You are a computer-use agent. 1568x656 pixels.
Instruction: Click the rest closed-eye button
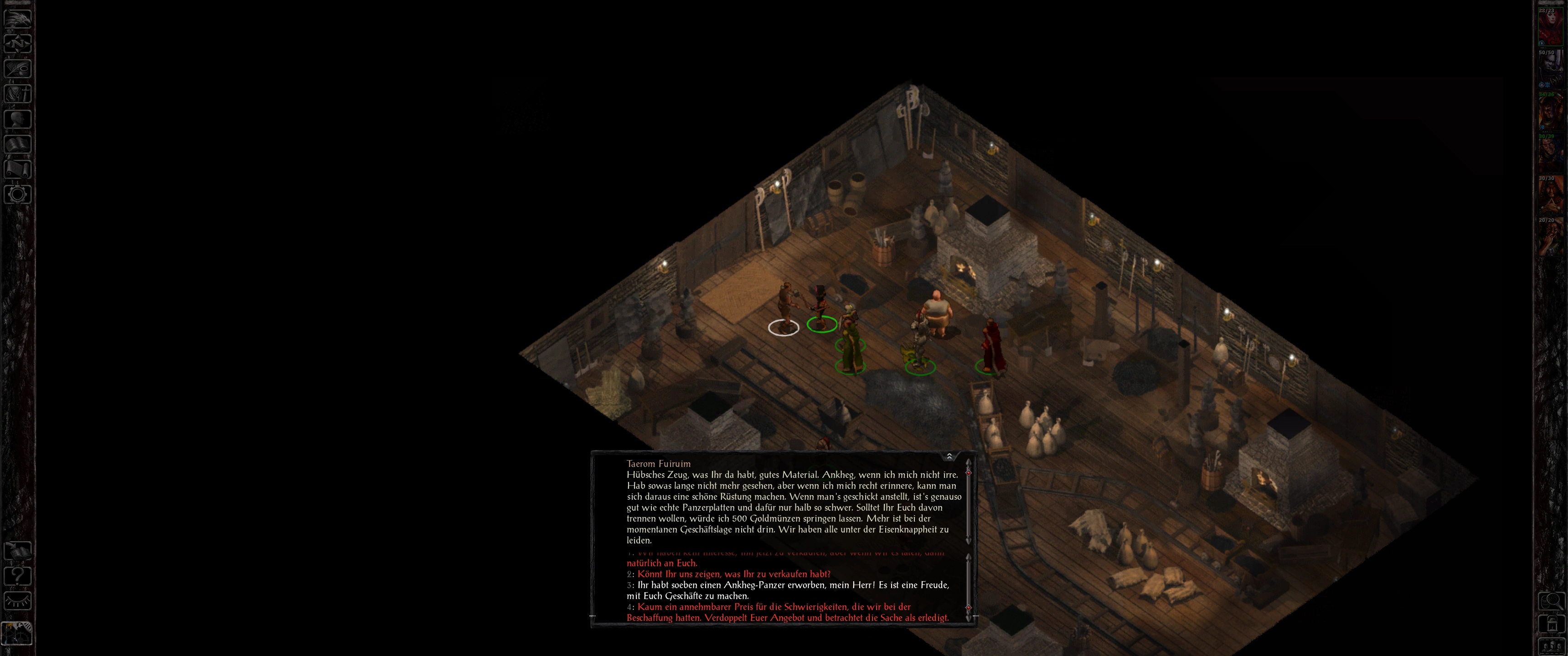(x=17, y=601)
